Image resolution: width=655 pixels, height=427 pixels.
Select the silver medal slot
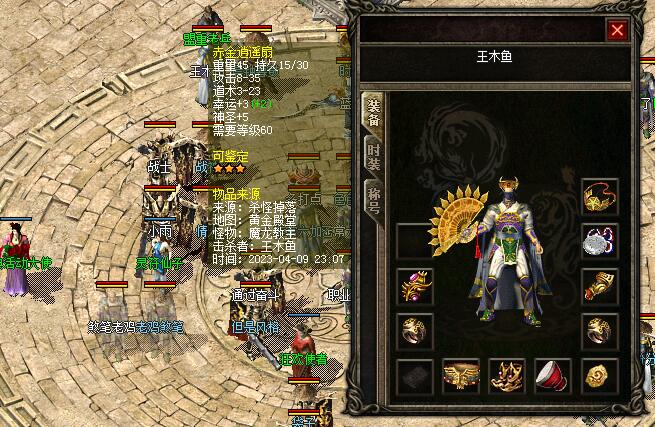coord(600,240)
